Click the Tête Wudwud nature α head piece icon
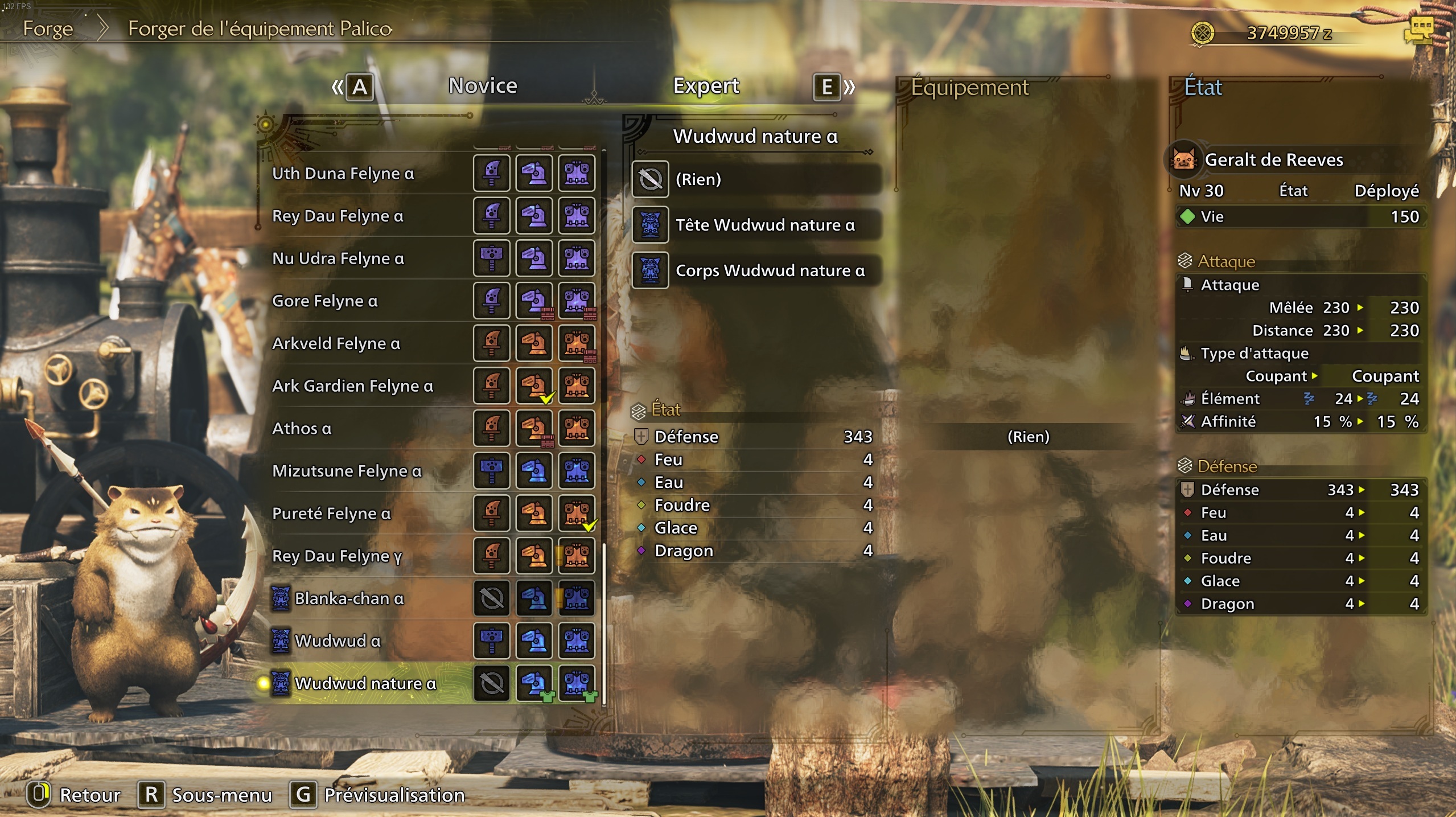Screen dimensions: 1456x817 [x=650, y=225]
